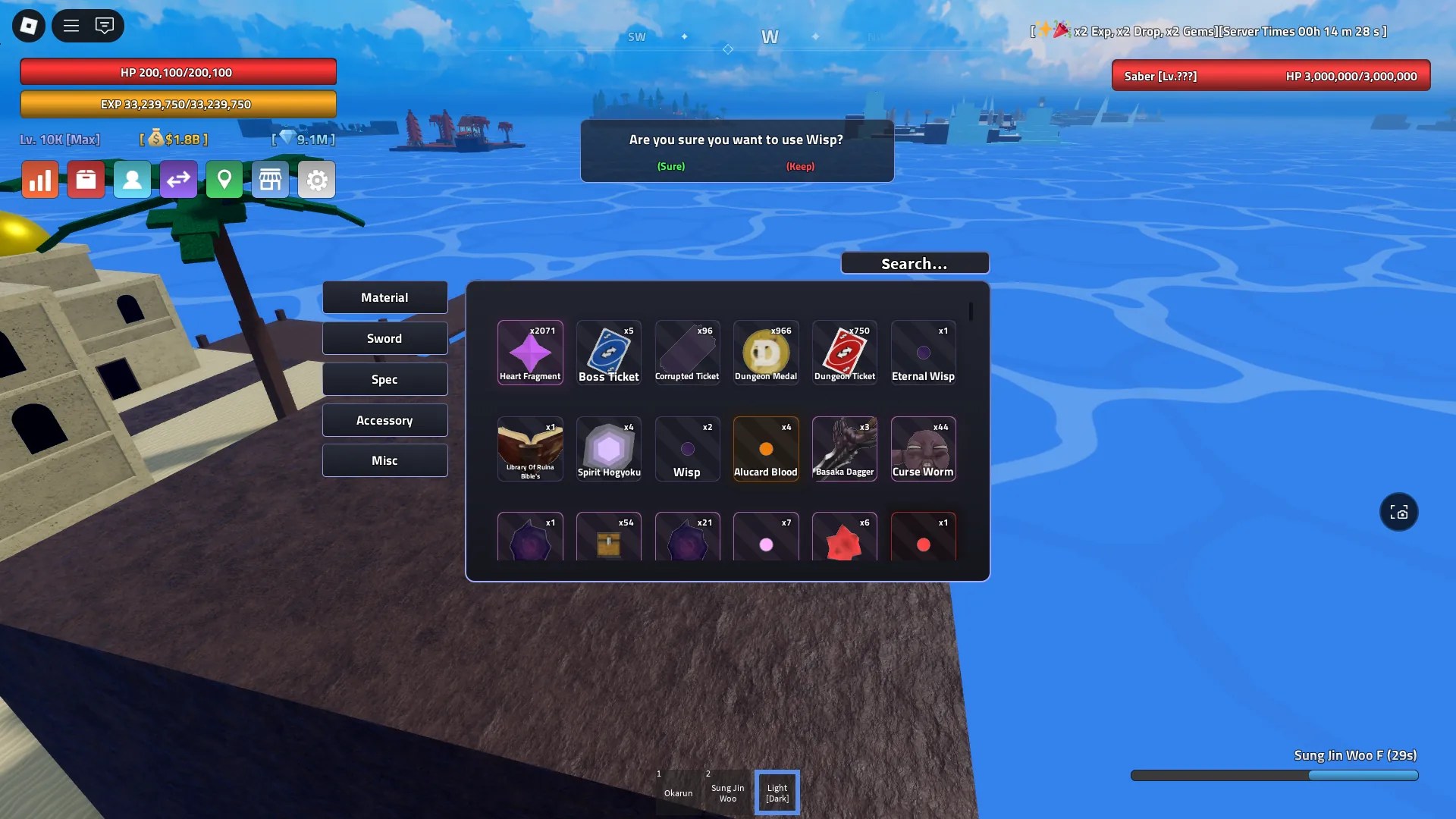Click the Search field above the inventory

[x=914, y=262]
